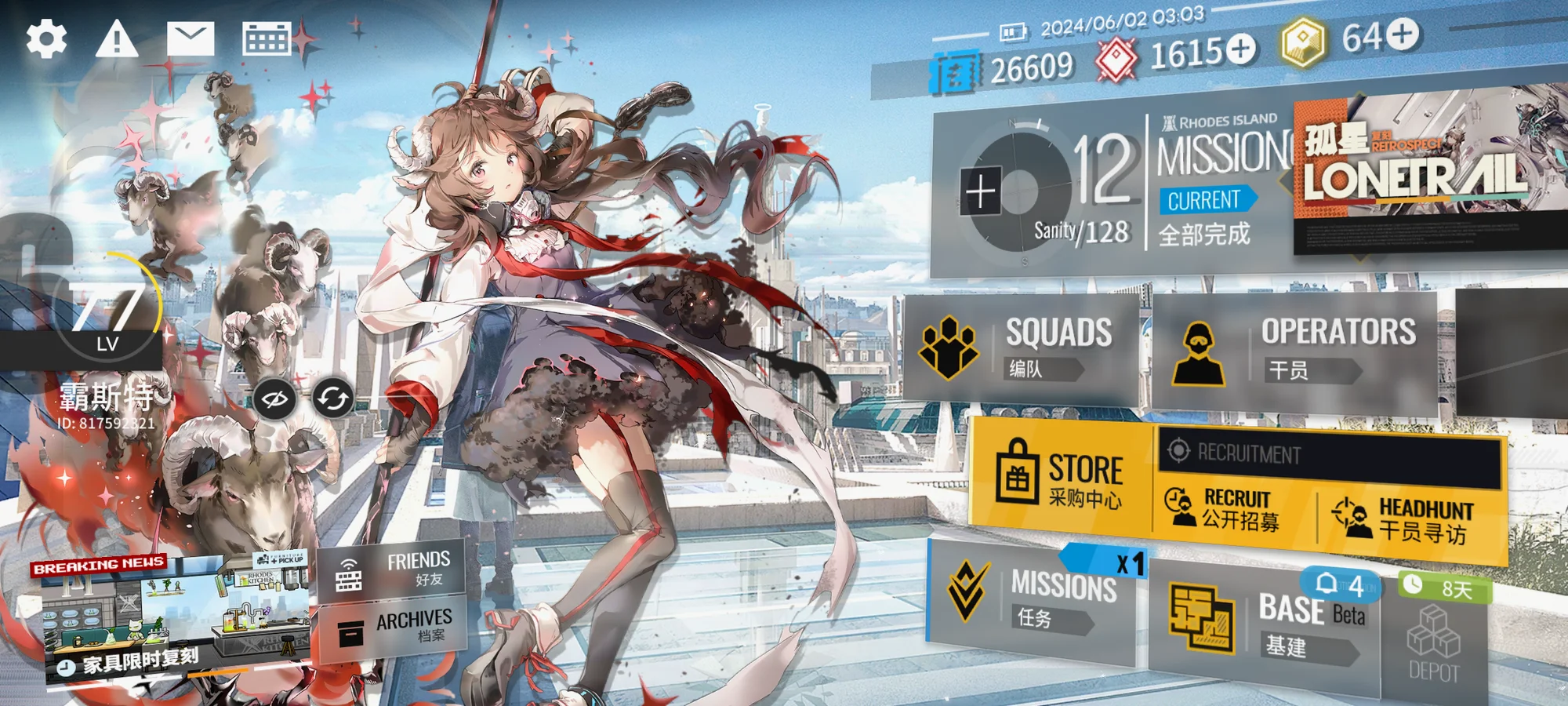
Task: Open the Archives
Action: pos(392,626)
